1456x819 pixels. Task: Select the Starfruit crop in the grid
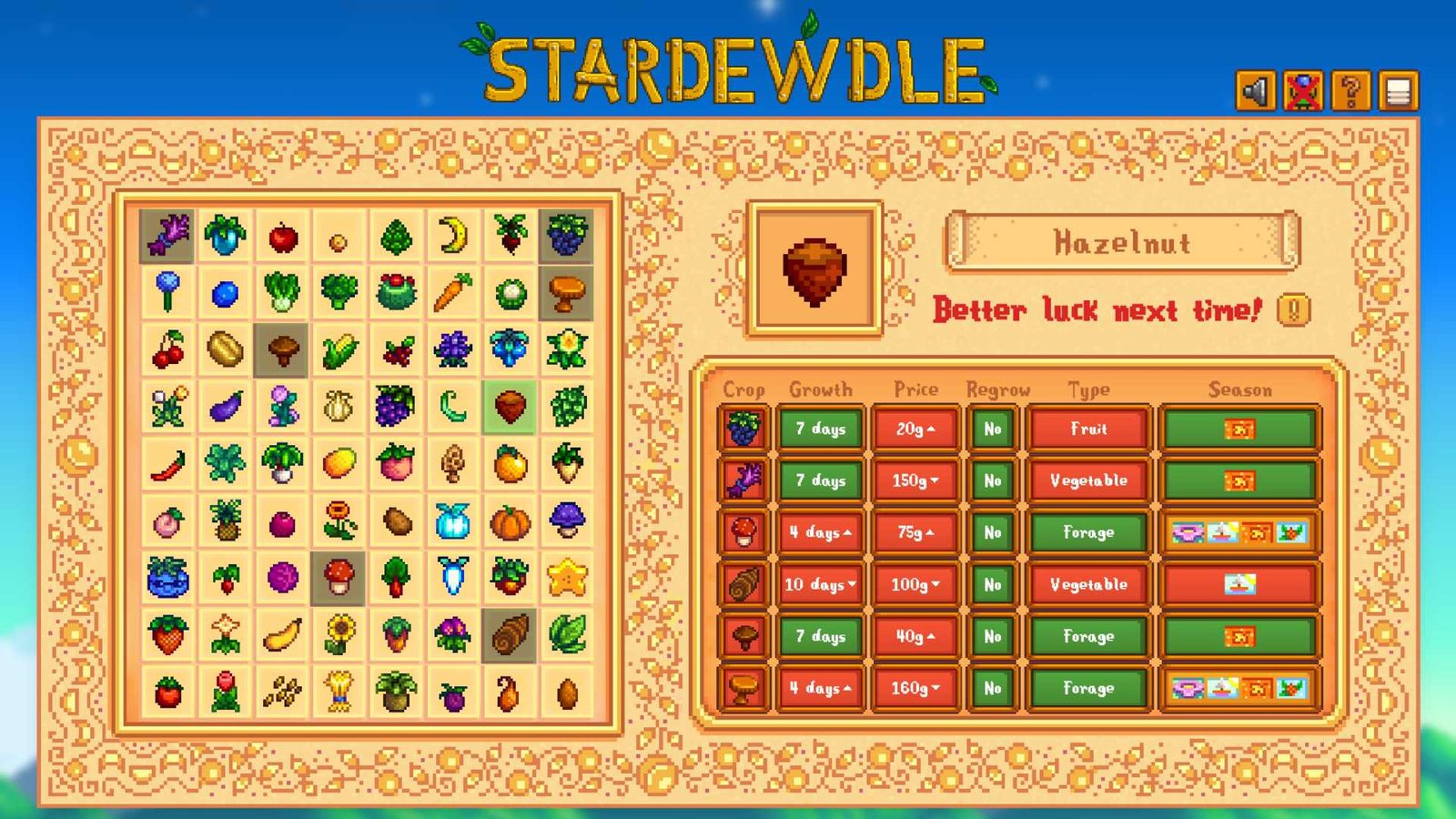(564, 578)
